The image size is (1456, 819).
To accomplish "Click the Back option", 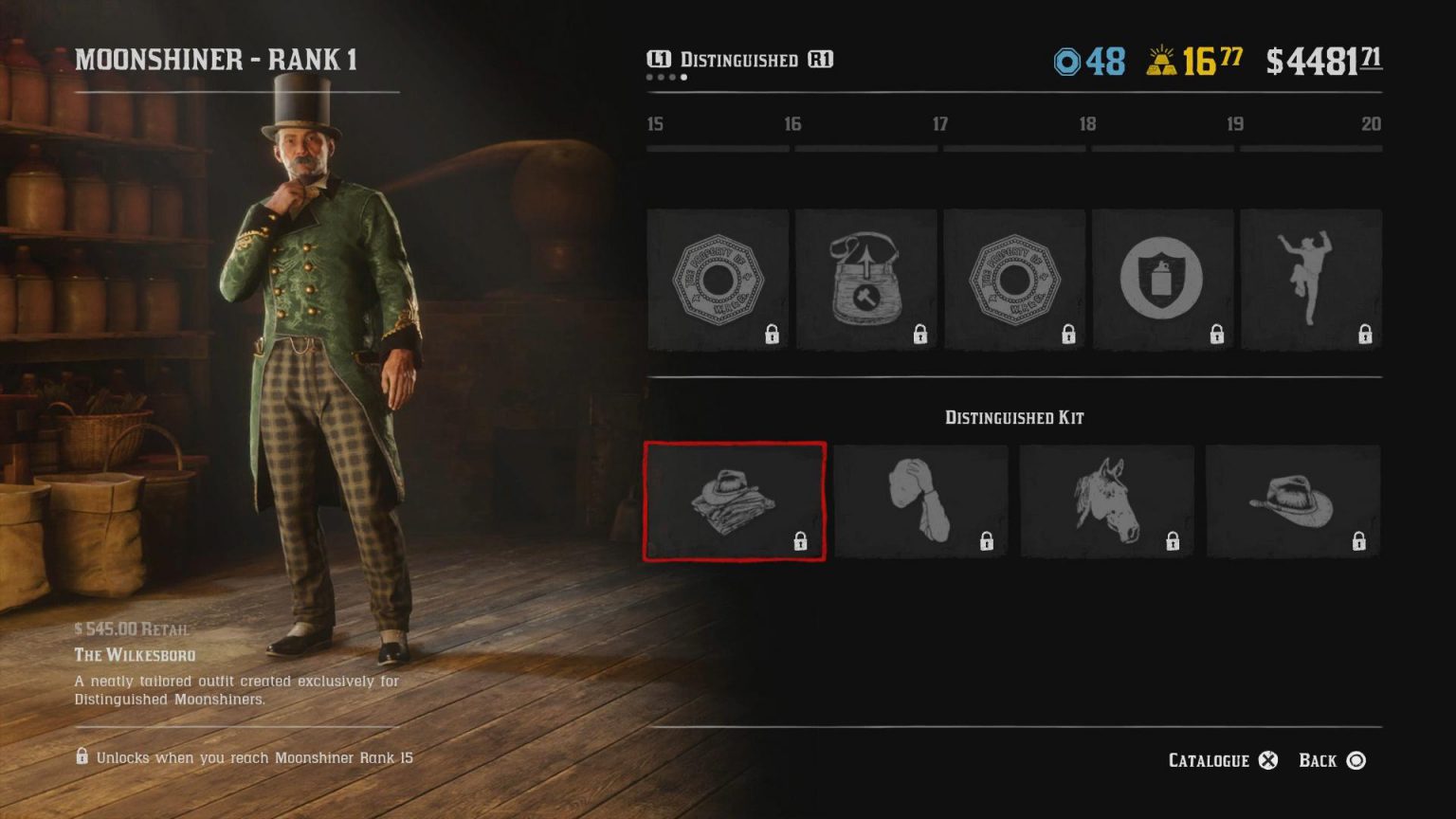I will coord(1316,760).
